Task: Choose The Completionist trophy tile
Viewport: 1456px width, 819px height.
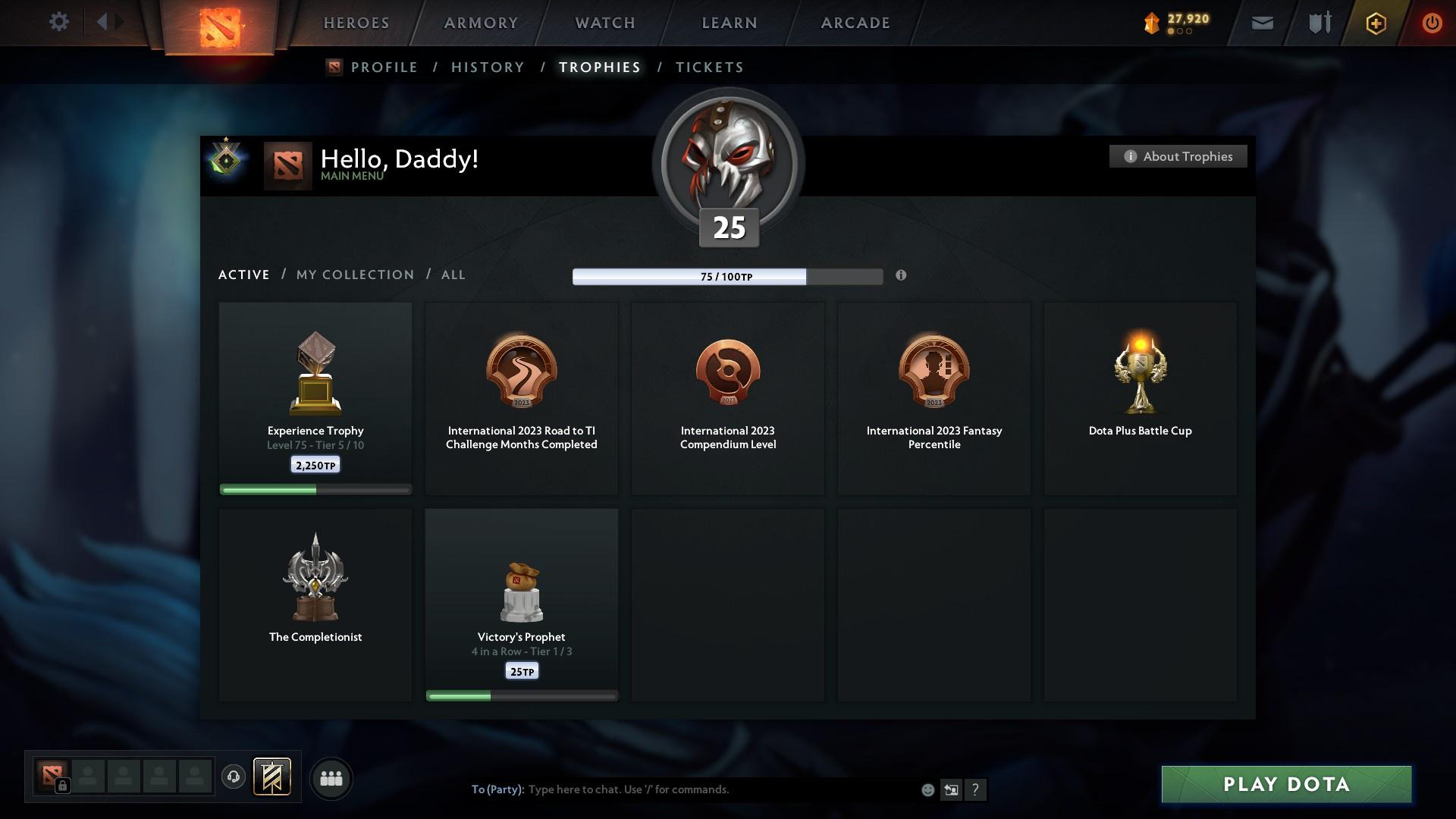Action: (315, 604)
